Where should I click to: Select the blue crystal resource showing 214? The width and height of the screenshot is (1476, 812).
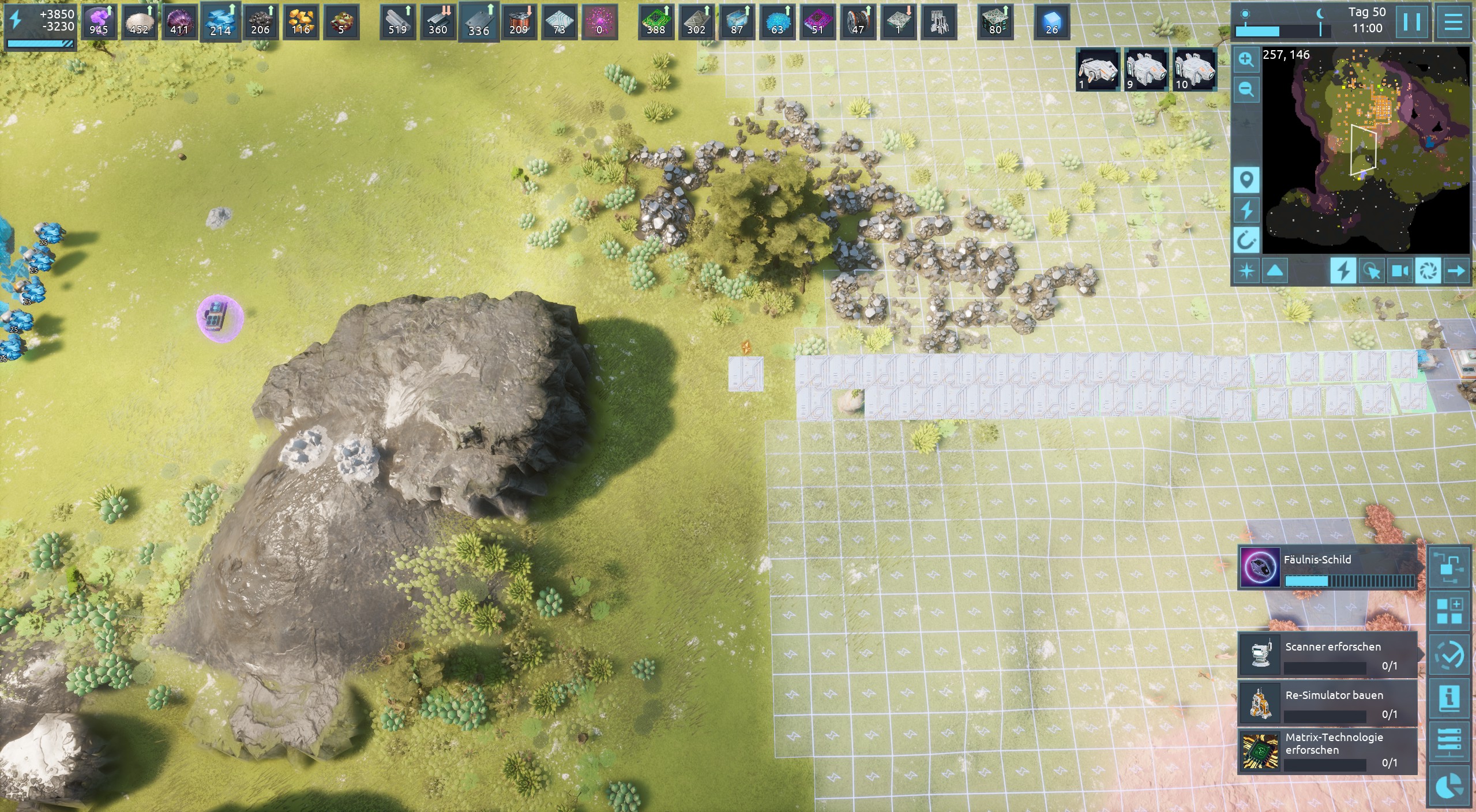[x=220, y=22]
